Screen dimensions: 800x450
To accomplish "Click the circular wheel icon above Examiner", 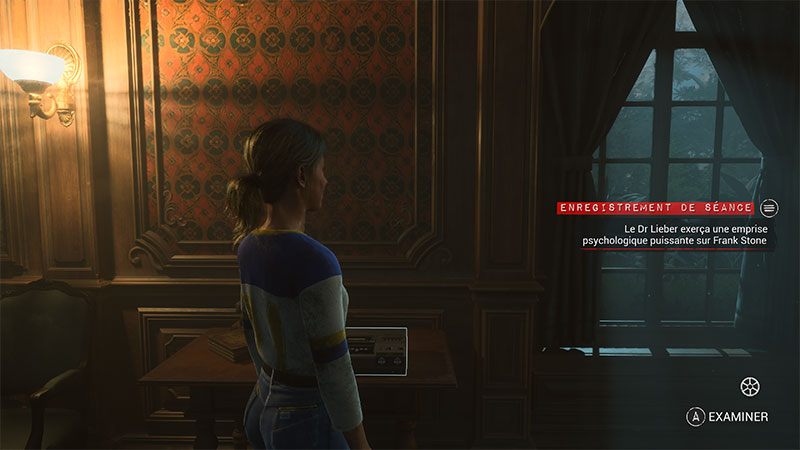I will [749, 386].
